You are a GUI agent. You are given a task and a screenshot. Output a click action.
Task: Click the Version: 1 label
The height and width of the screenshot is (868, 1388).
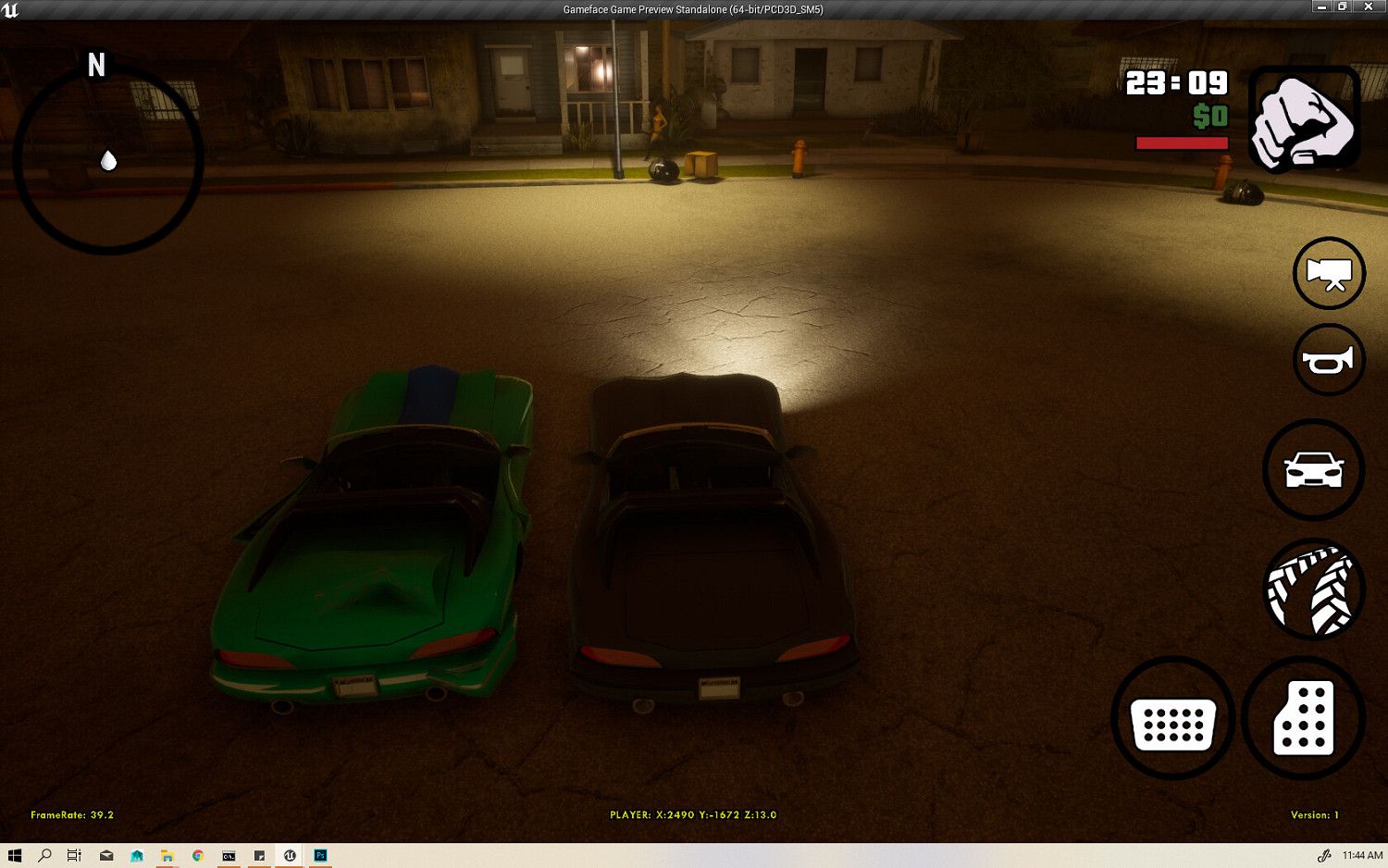(1314, 815)
